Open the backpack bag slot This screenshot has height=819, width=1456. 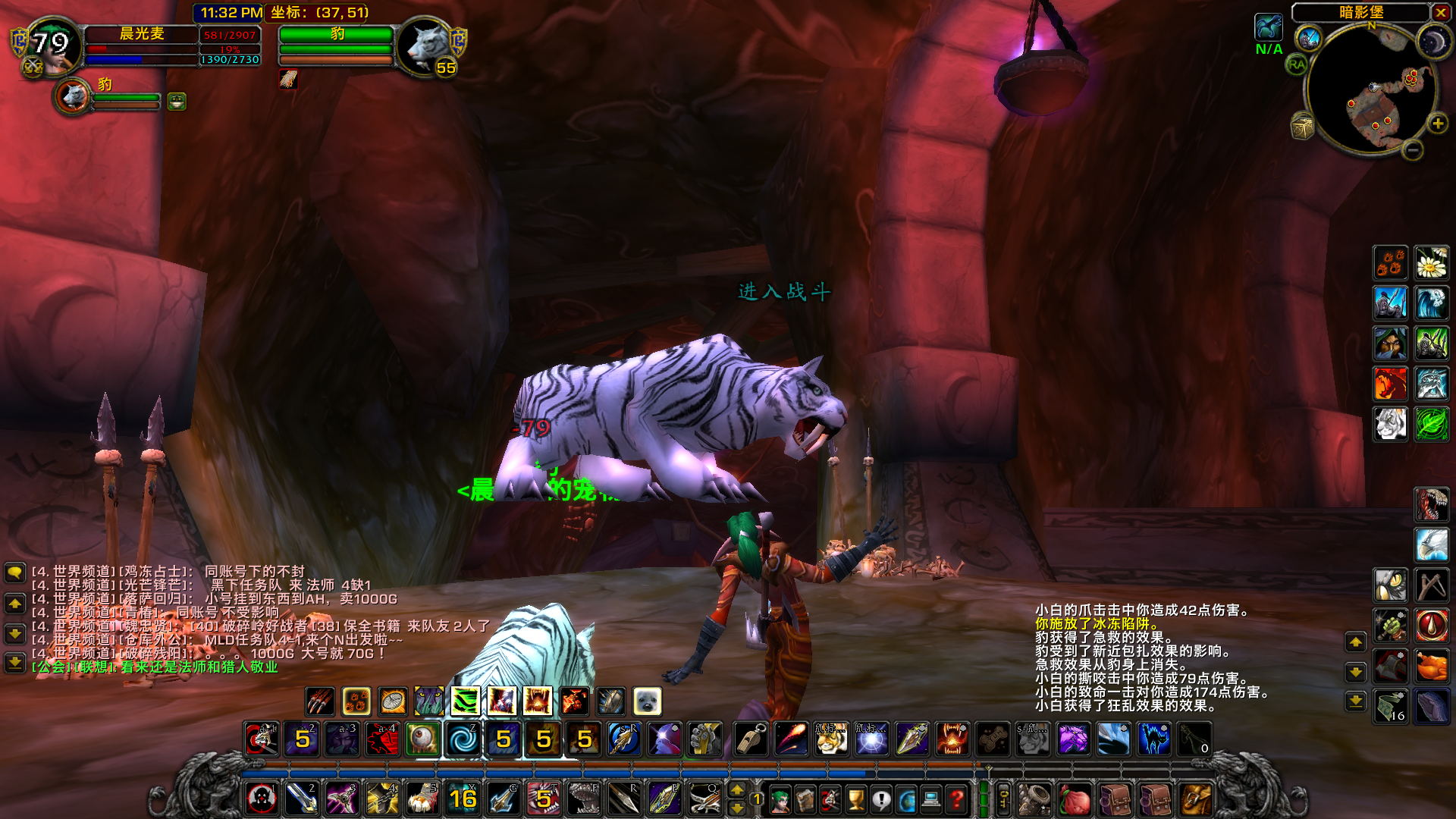coord(1194,799)
